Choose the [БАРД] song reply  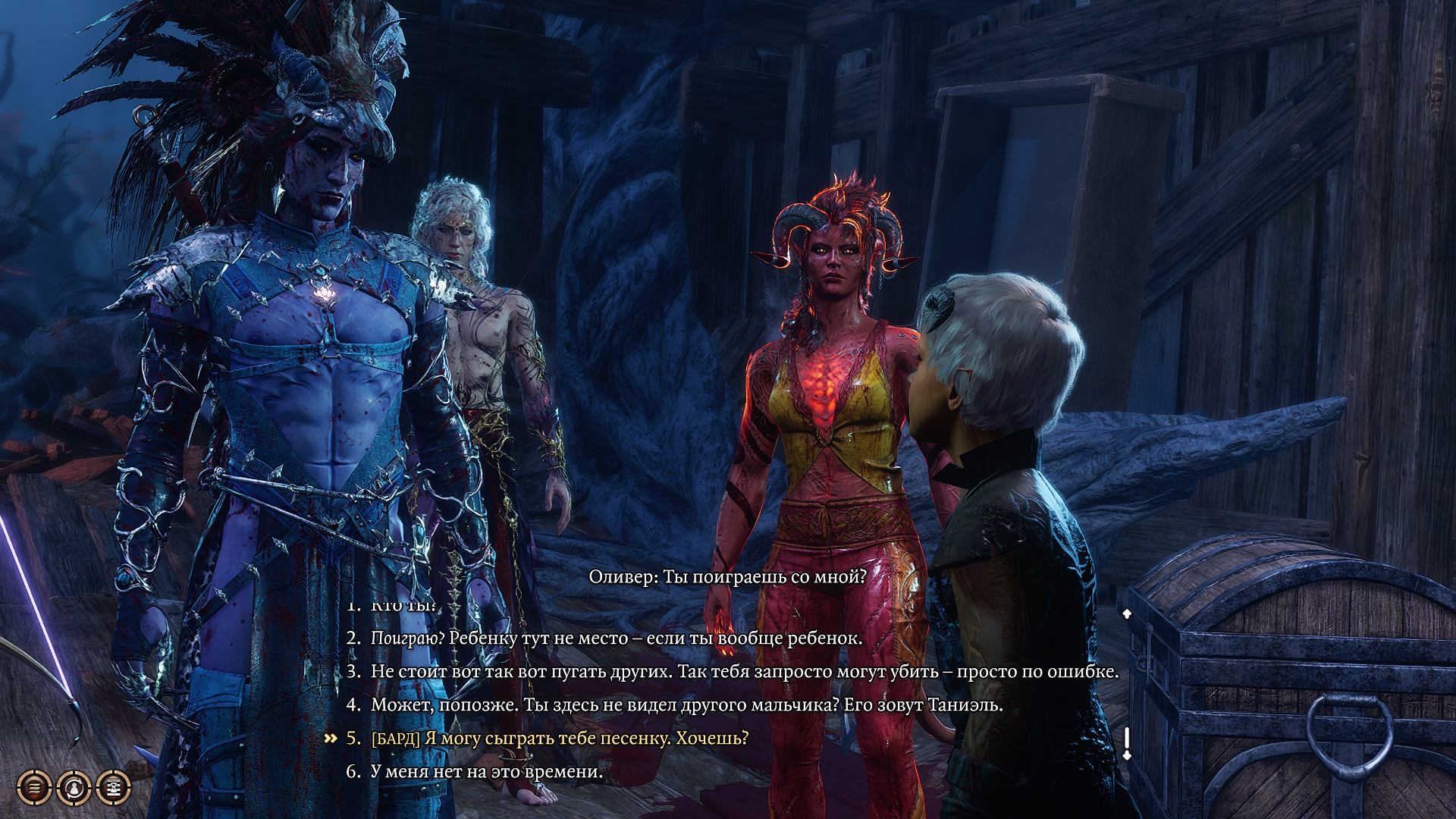coord(560,739)
